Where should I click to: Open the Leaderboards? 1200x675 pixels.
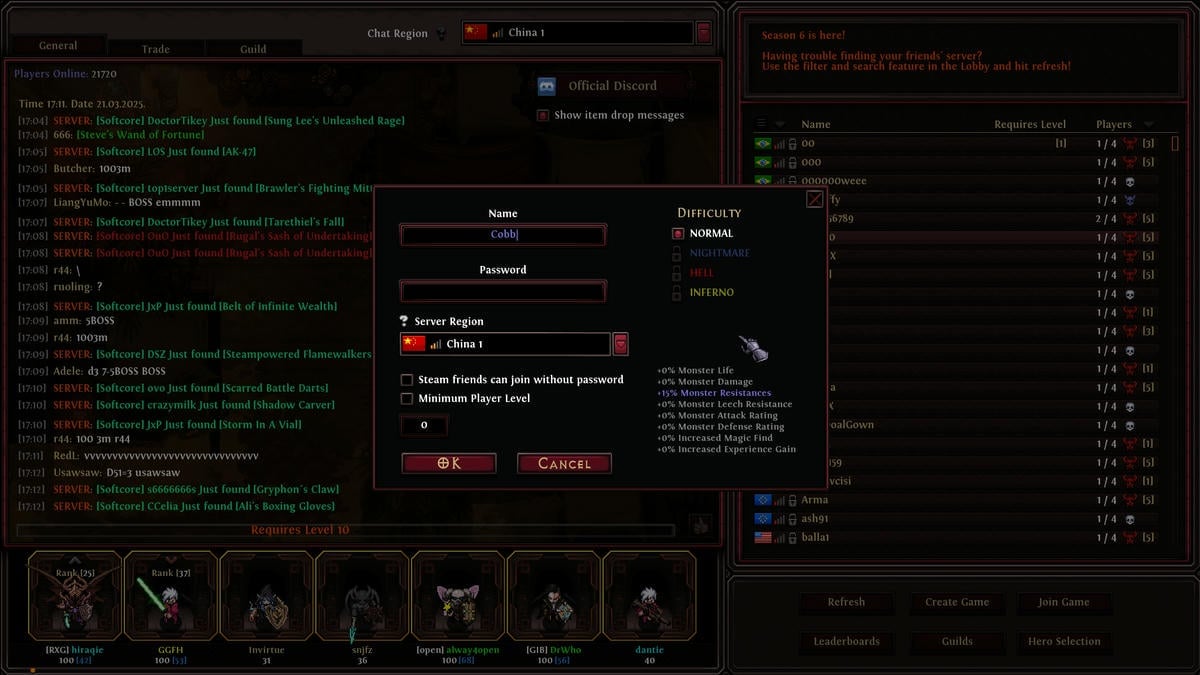pos(846,641)
